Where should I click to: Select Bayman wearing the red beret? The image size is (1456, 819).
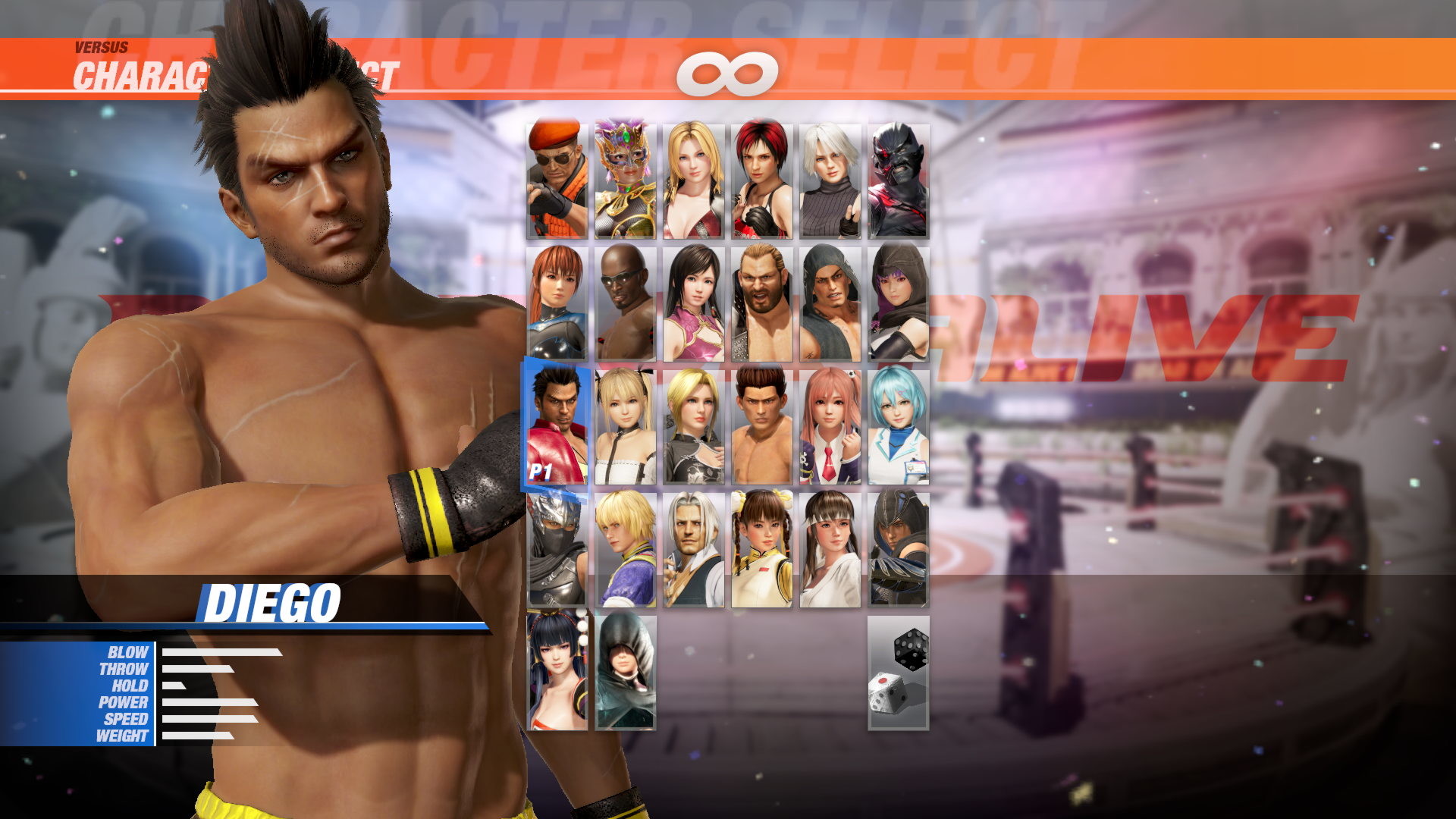pos(557,178)
